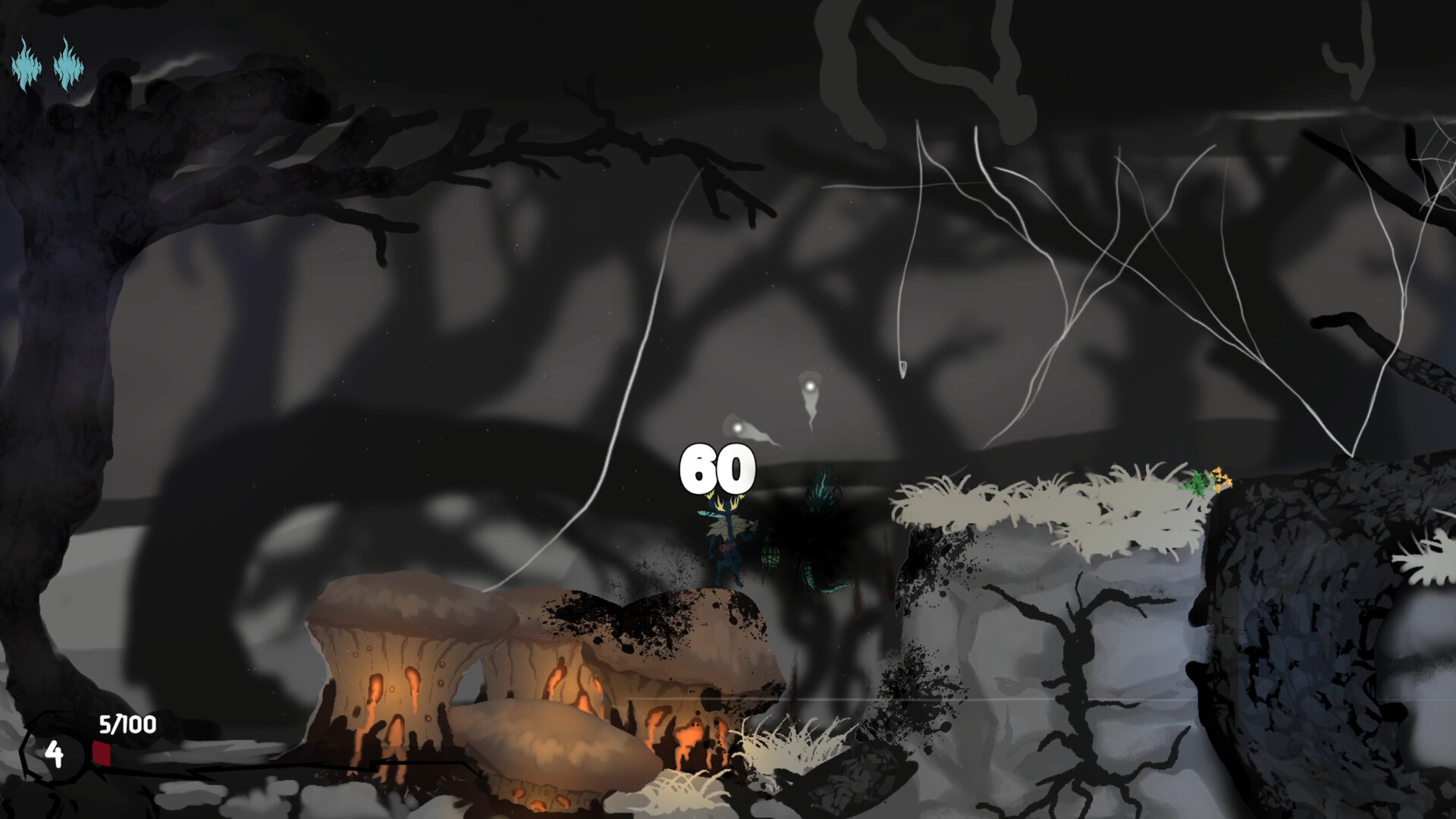This screenshot has height=819, width=1456.
Task: Click the hexagonal ability icon showing 4
Action: (53, 755)
